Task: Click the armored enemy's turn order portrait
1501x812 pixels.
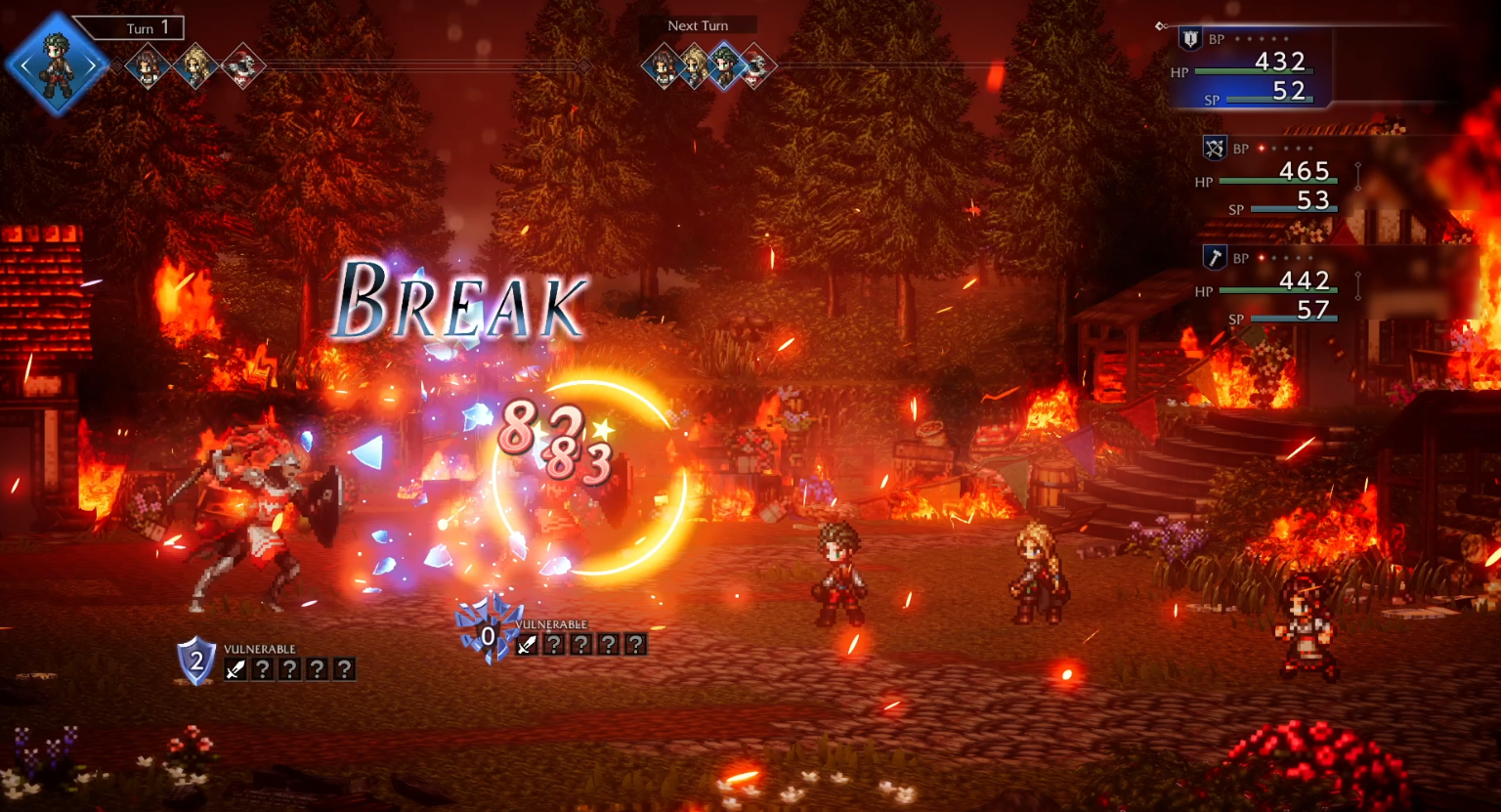Action: click(240, 66)
